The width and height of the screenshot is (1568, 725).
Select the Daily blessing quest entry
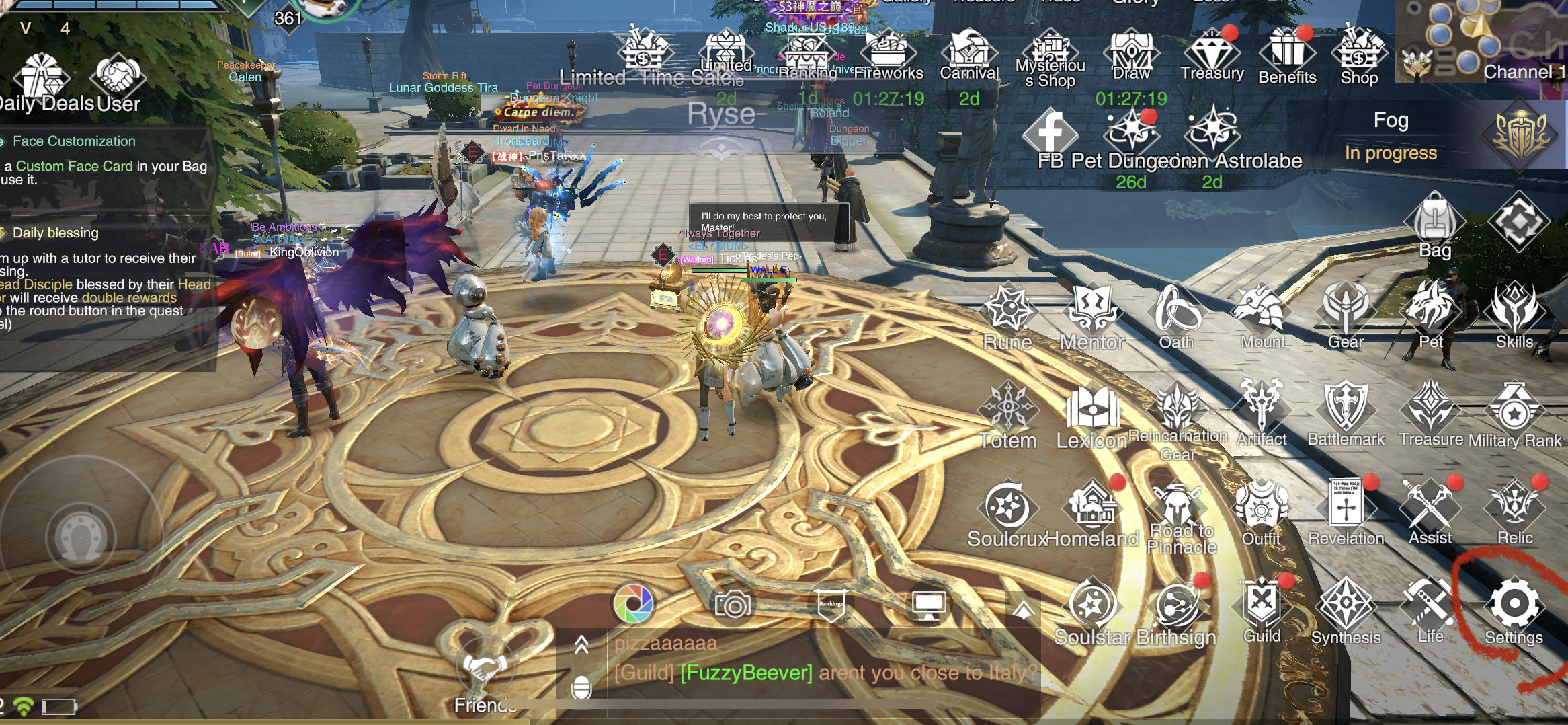tap(56, 233)
